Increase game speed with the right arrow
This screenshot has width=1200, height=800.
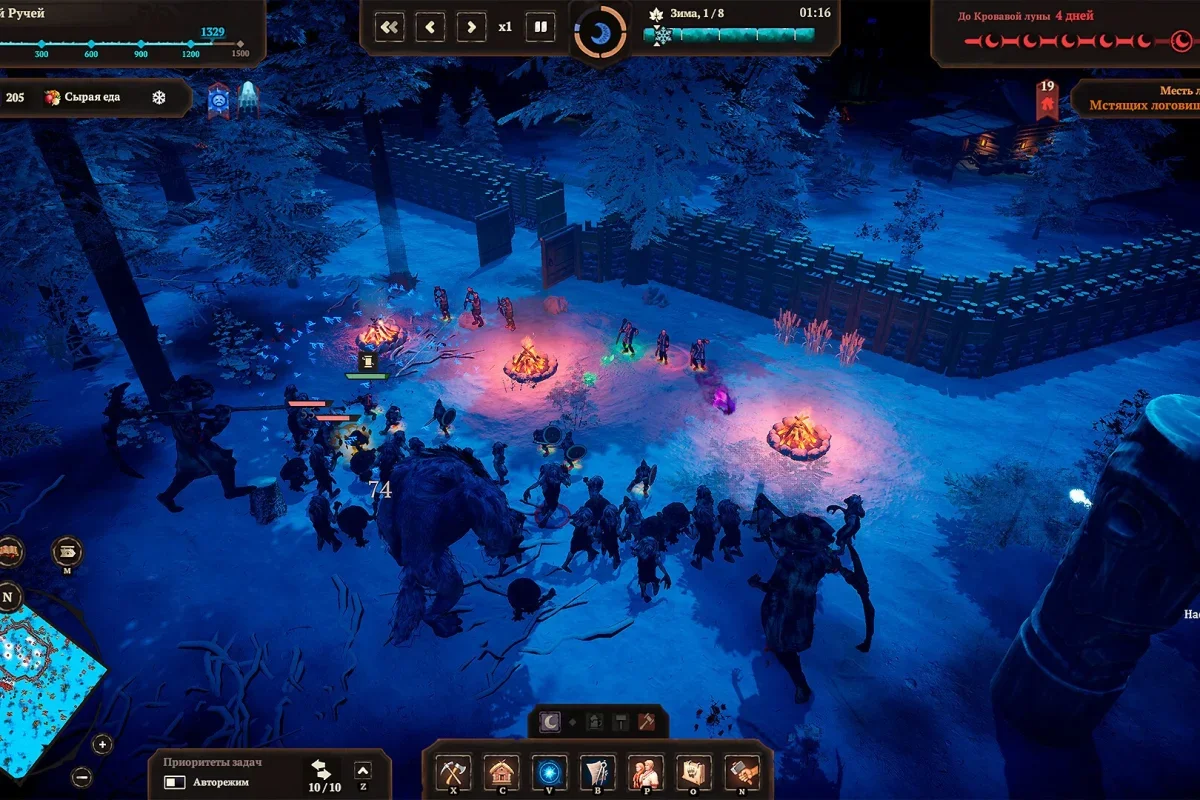click(x=471, y=27)
